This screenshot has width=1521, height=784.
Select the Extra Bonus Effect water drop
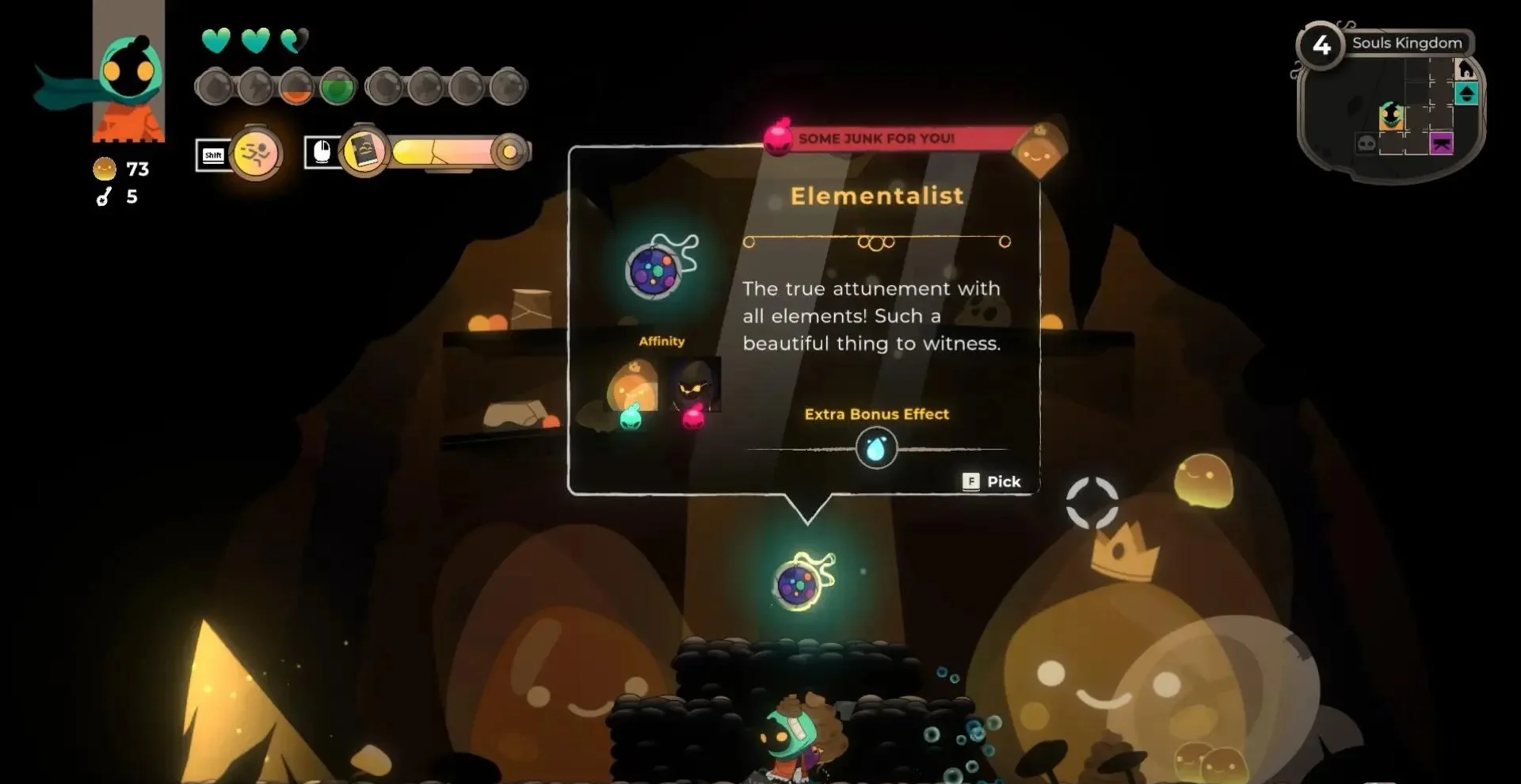(876, 449)
